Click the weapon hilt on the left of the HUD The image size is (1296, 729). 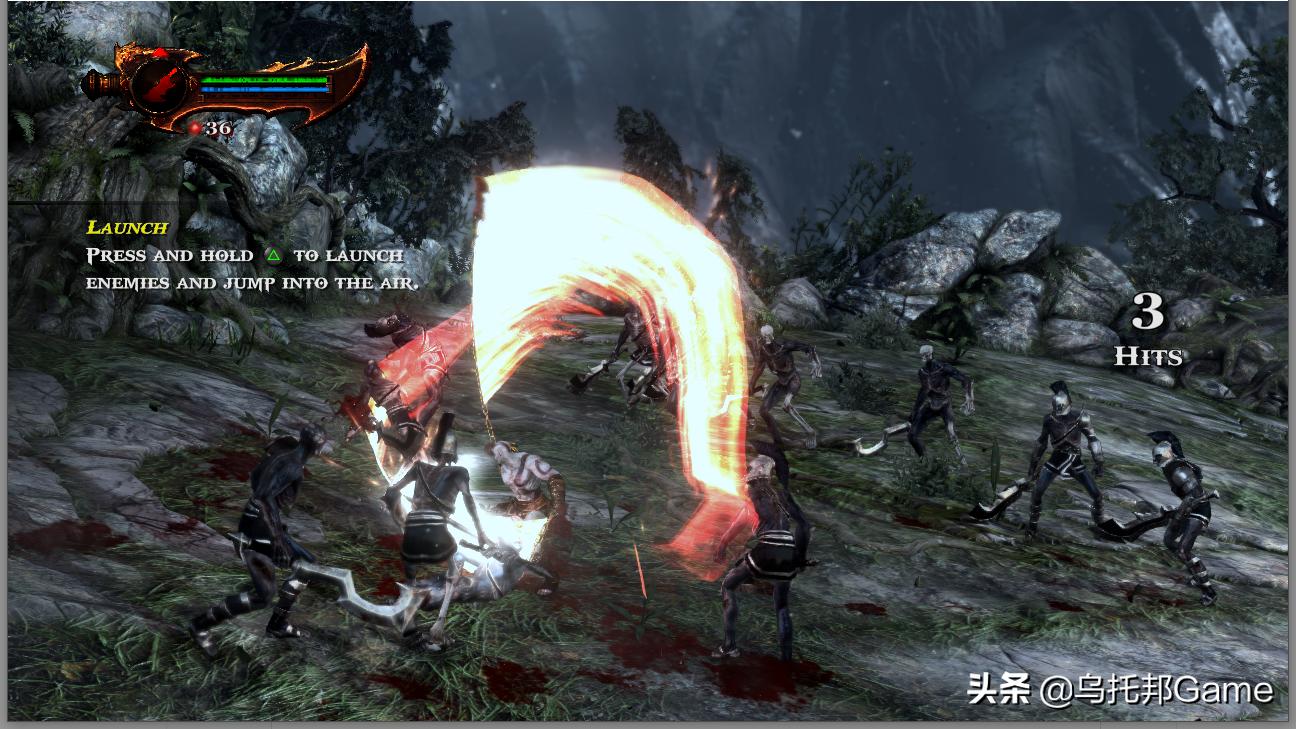(x=100, y=85)
